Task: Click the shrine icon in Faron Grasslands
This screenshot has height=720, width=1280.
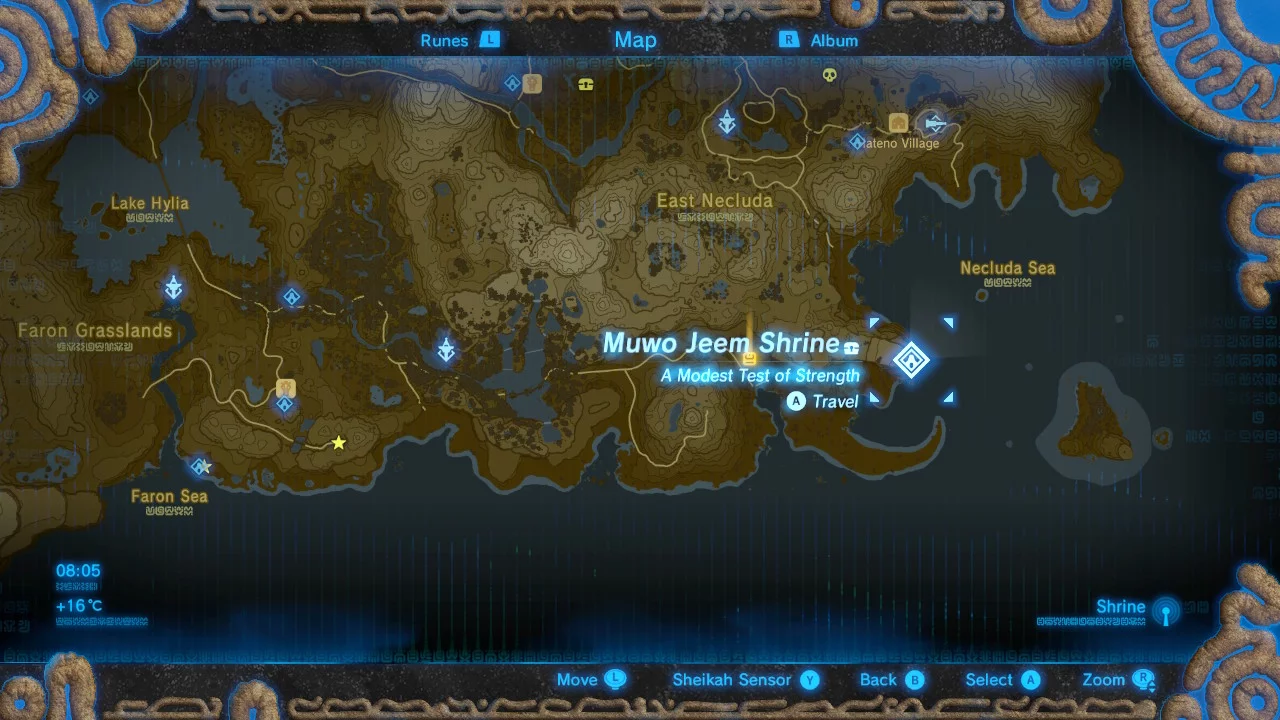Action: click(x=291, y=297)
